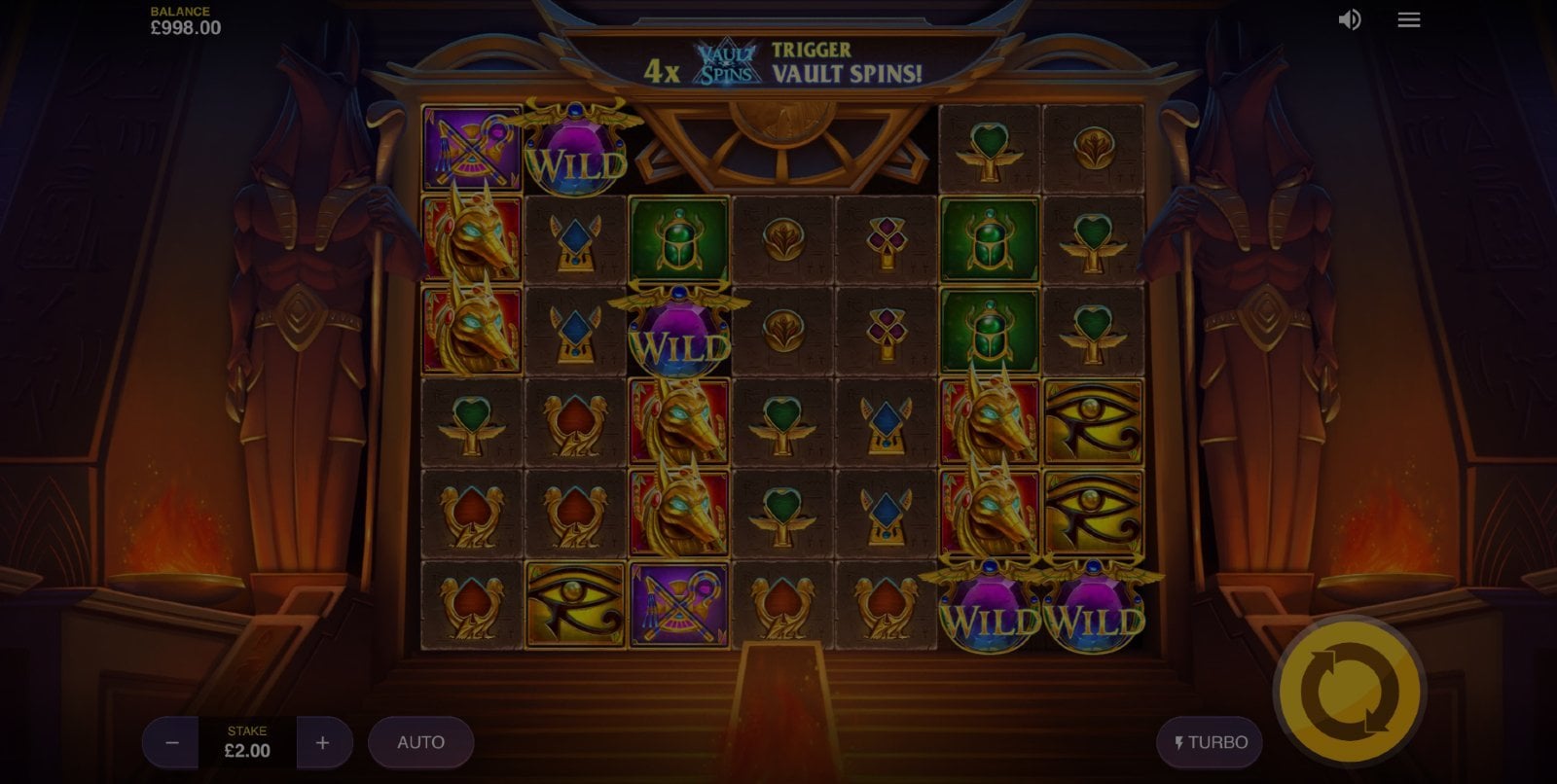
Task: Open the hamburger menu
Action: [1408, 20]
